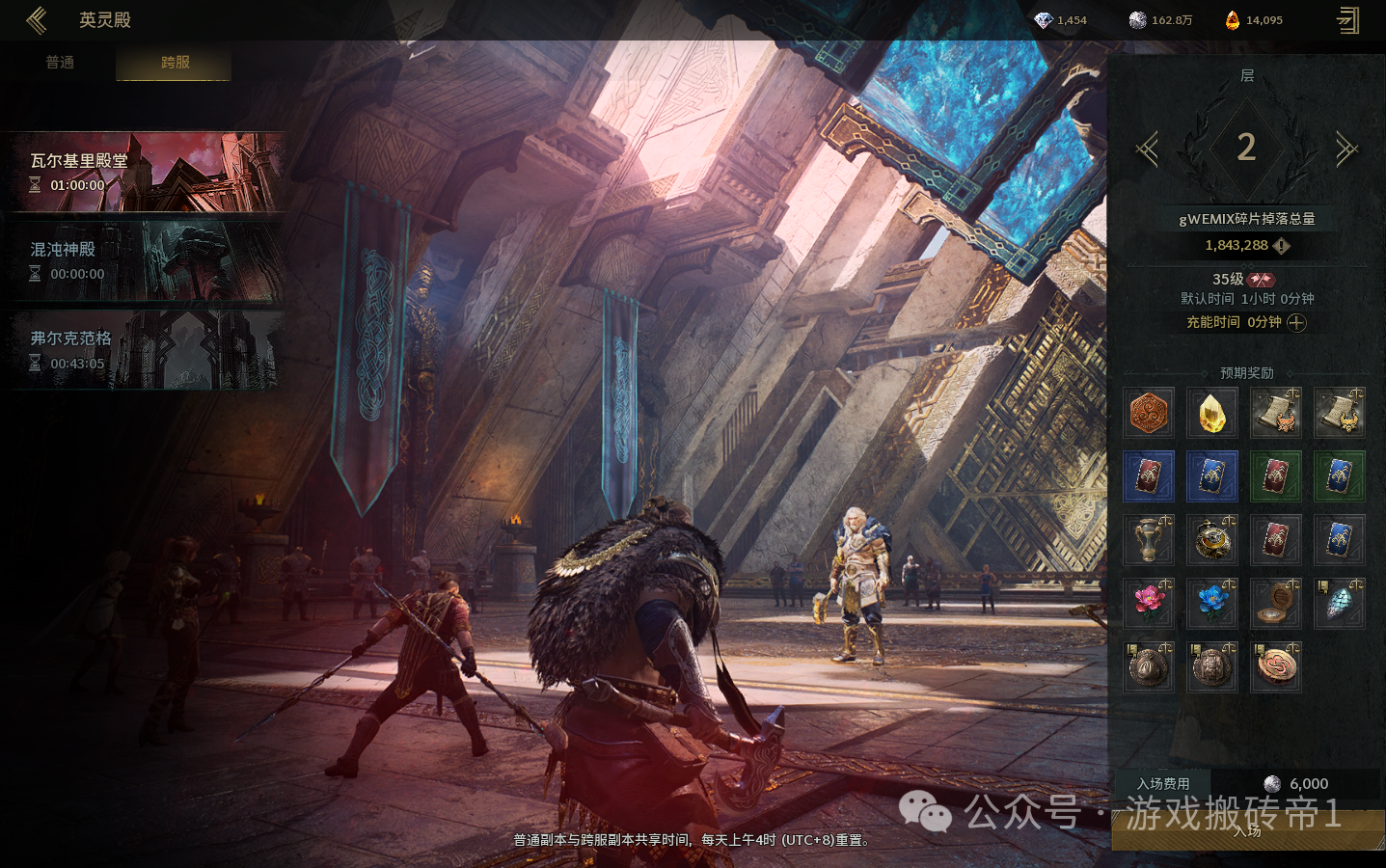This screenshot has width=1386, height=868.
Task: Go to the previous floor arrow
Action: click(x=1148, y=149)
